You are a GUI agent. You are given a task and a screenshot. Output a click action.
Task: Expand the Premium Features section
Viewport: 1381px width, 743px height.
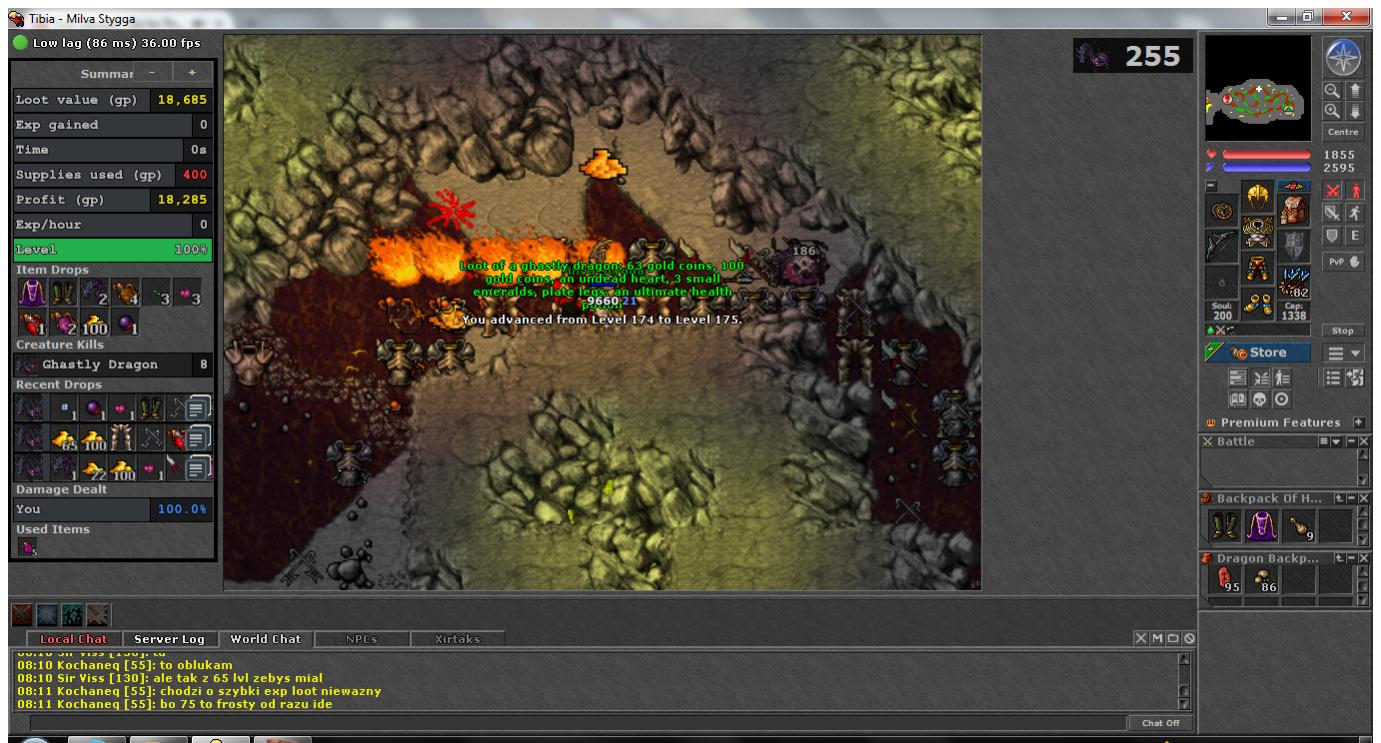pyautogui.click(x=1358, y=423)
